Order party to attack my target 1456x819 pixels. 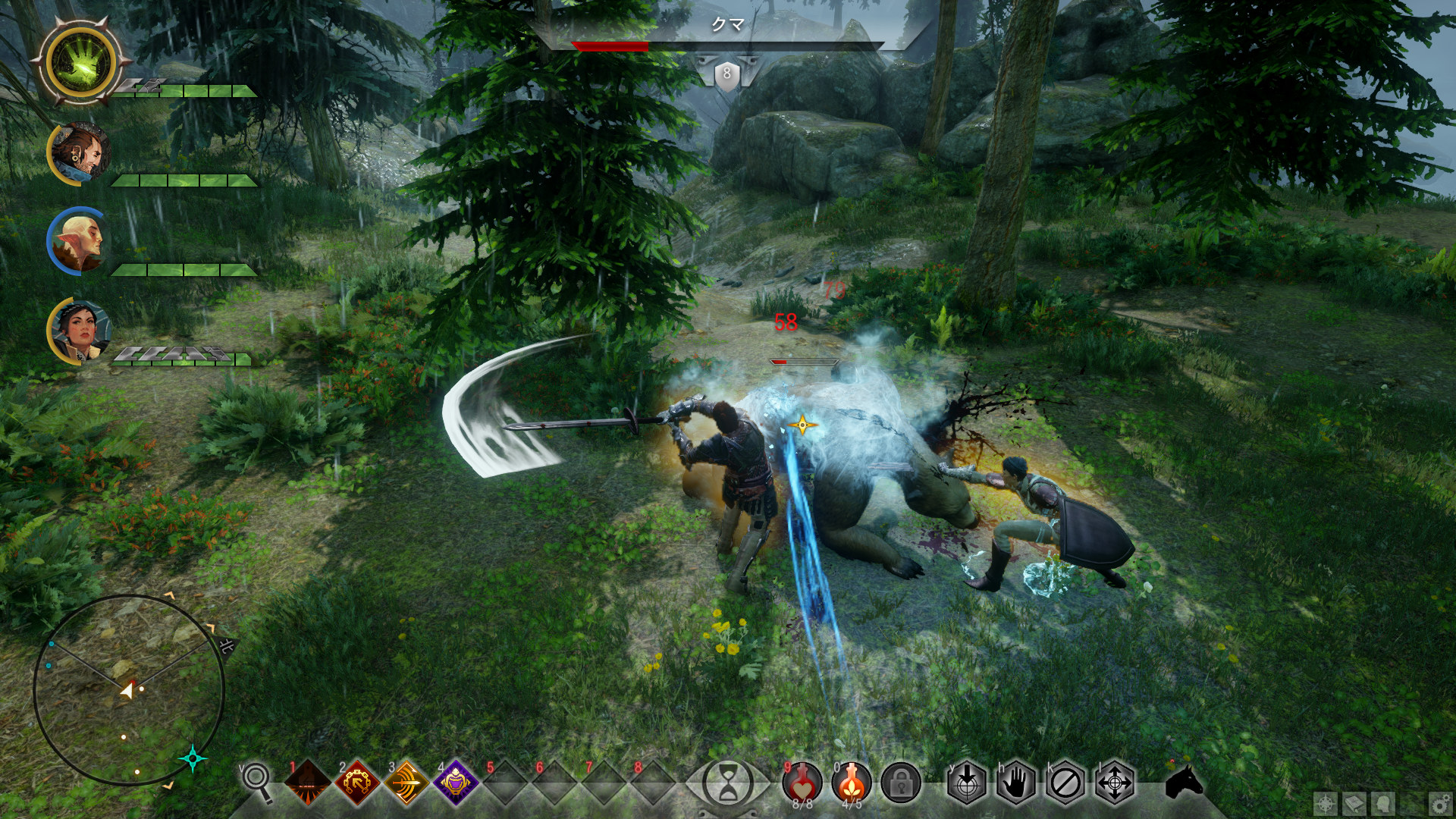pyautogui.click(x=967, y=782)
